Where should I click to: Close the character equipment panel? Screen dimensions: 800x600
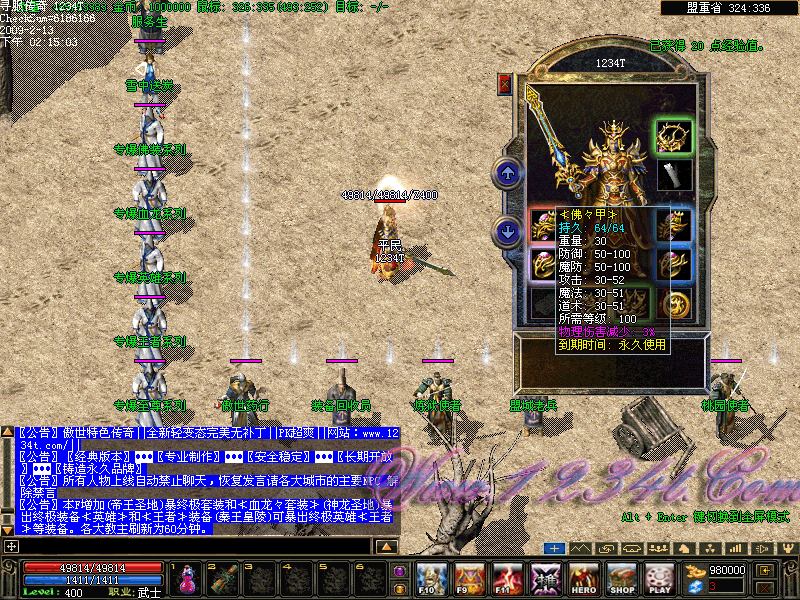(505, 84)
